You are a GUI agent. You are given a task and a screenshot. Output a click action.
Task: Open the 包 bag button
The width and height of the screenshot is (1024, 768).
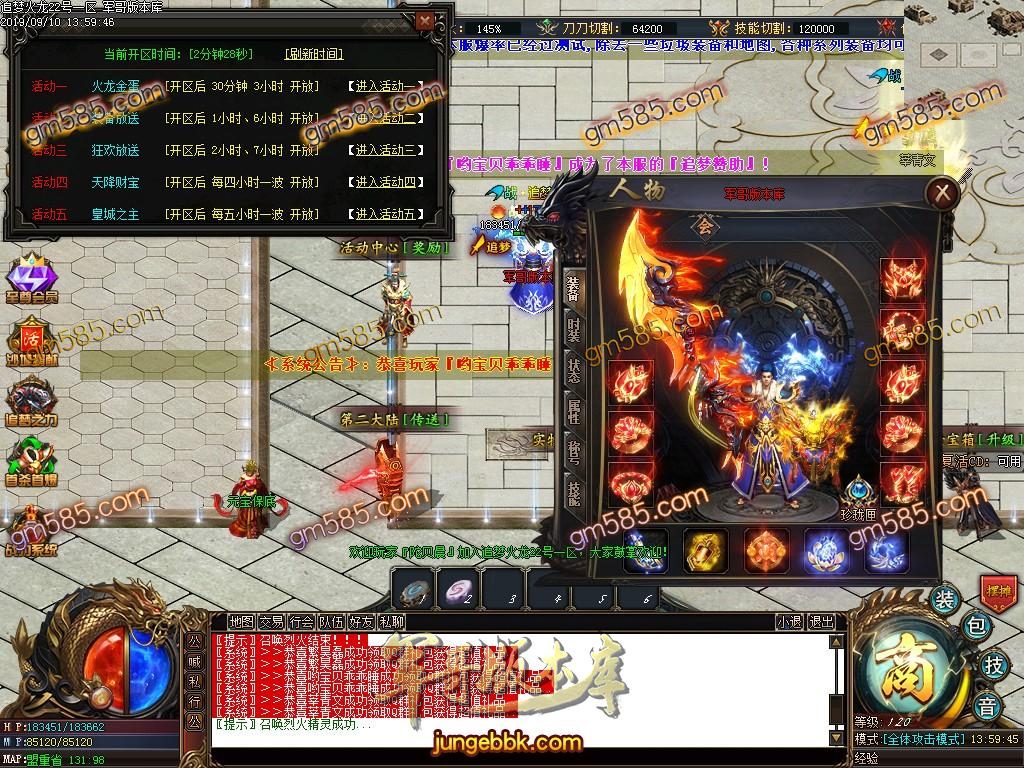(x=977, y=627)
